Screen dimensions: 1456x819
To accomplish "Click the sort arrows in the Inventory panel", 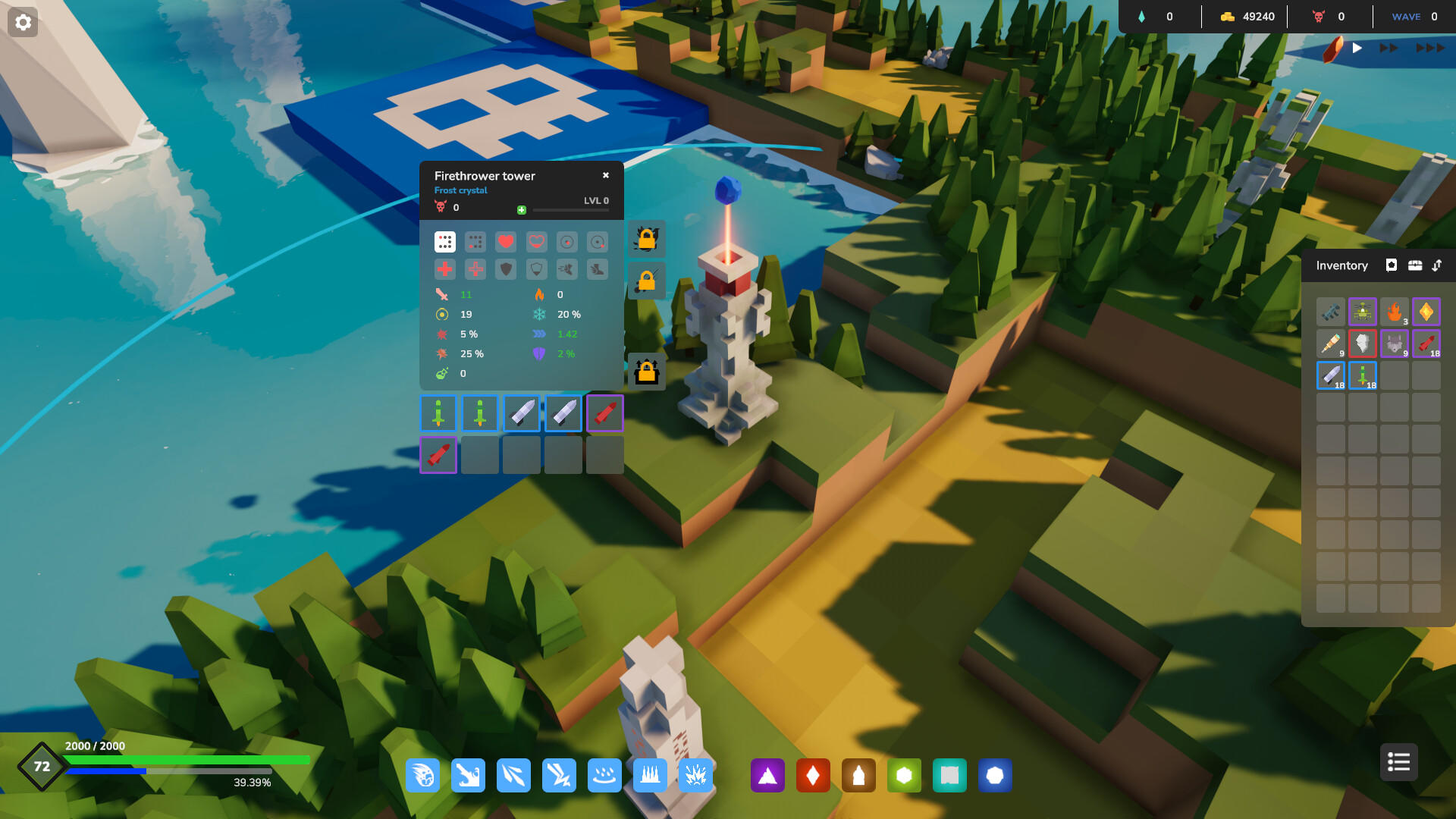I will [x=1438, y=265].
